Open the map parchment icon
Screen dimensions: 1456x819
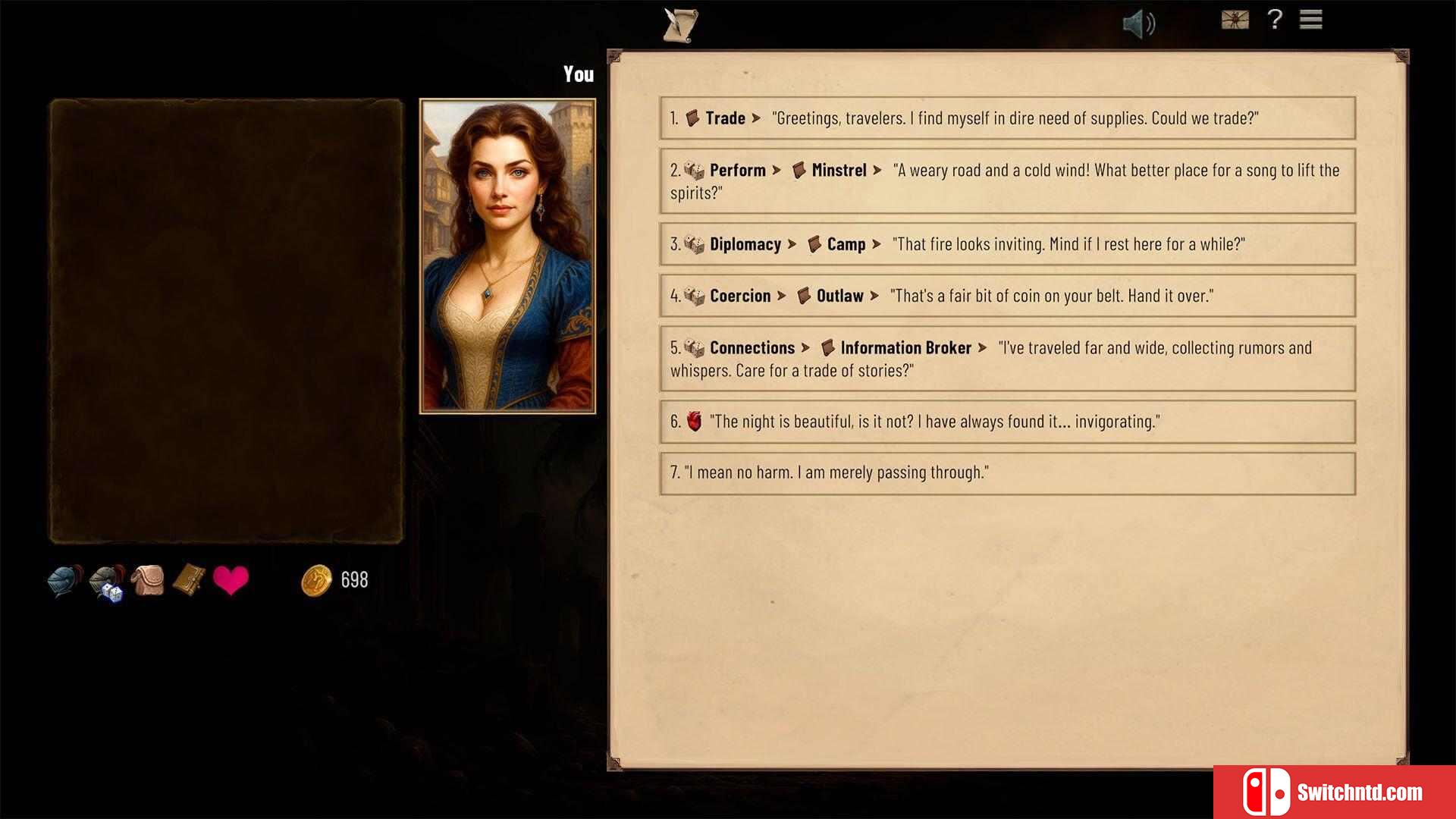click(1235, 20)
